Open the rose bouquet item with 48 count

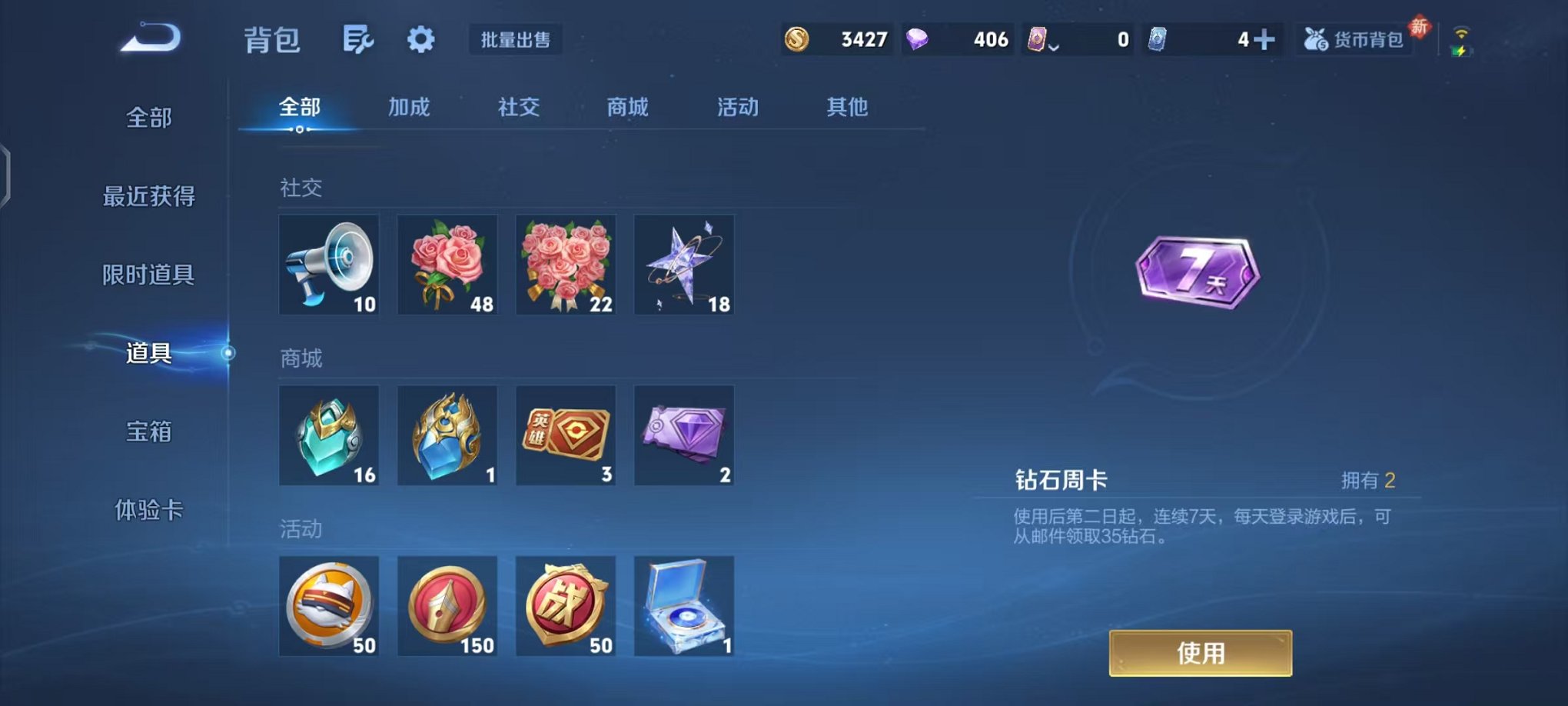coord(448,265)
